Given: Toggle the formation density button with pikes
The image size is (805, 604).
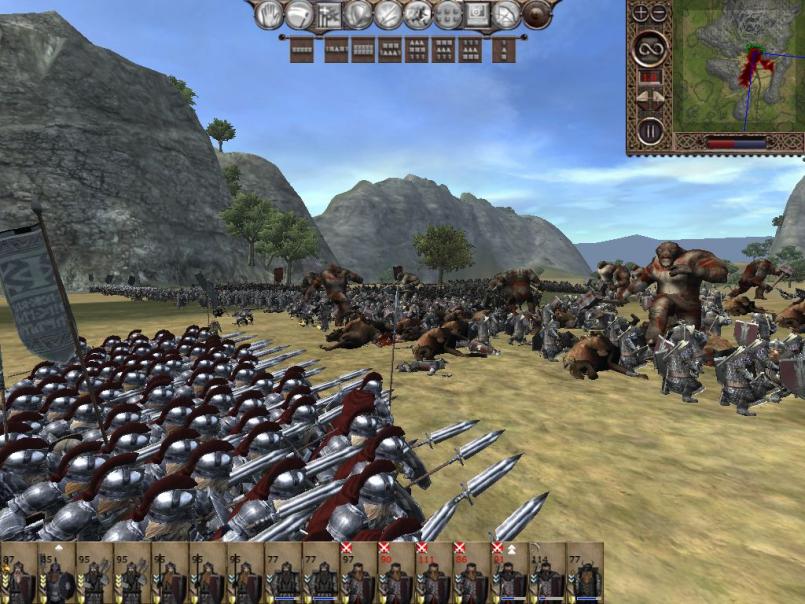Looking at the screenshot, I should tap(329, 14).
